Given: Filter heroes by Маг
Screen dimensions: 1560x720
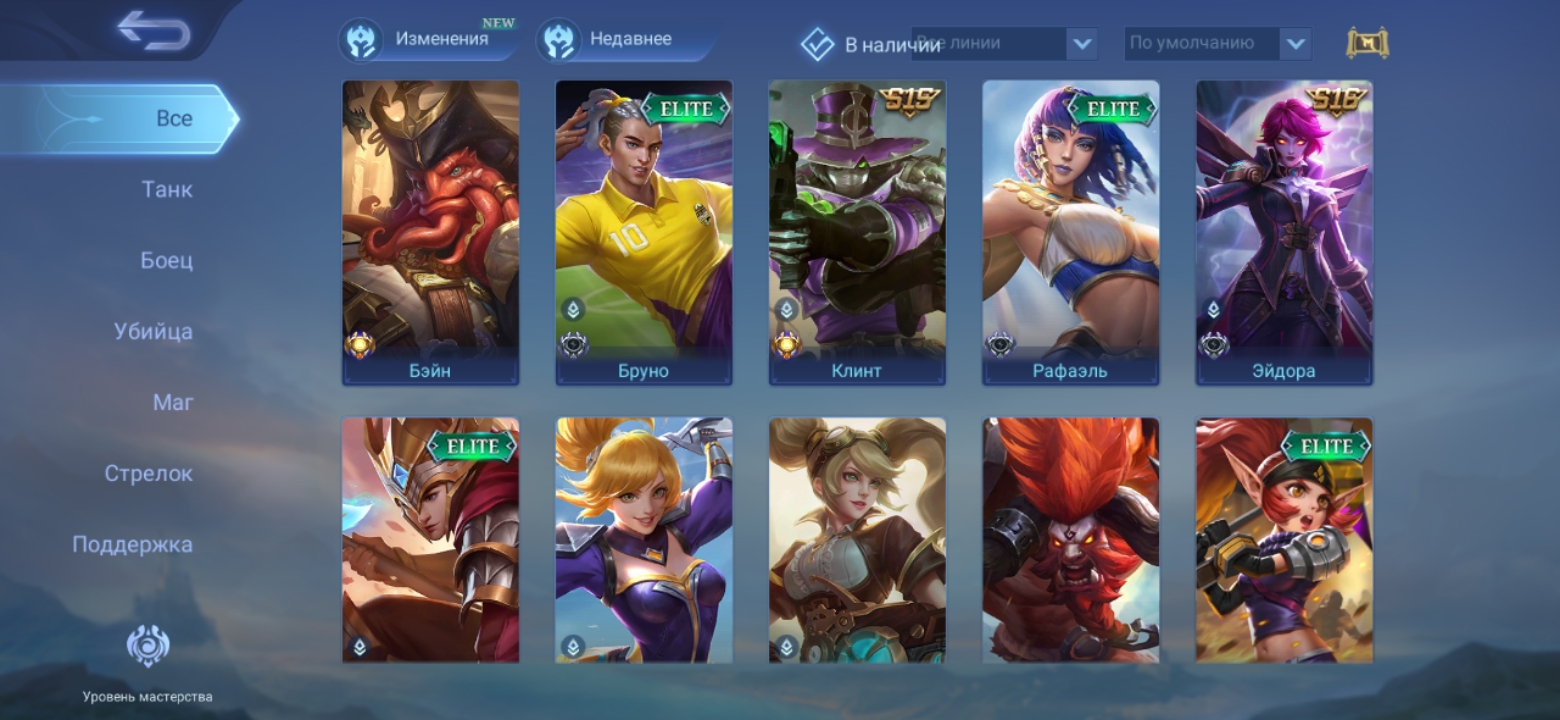Looking at the screenshot, I should click(173, 402).
